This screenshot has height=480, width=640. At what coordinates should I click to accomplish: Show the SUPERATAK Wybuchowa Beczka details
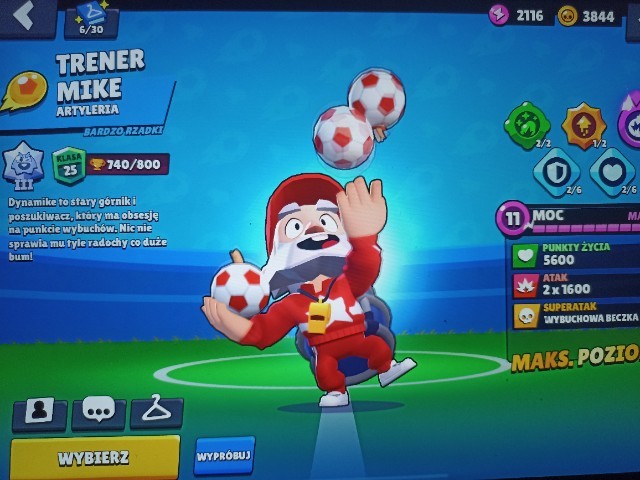pyautogui.click(x=575, y=316)
